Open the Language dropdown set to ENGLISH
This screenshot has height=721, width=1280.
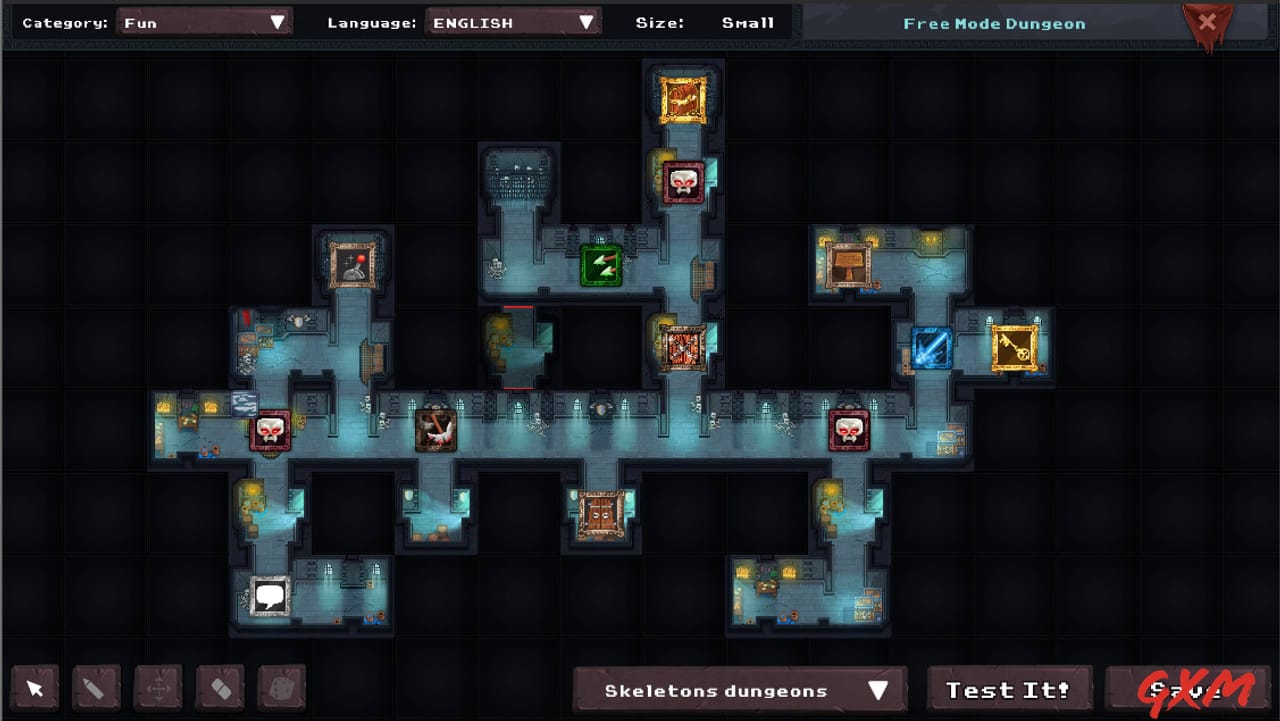coord(513,21)
